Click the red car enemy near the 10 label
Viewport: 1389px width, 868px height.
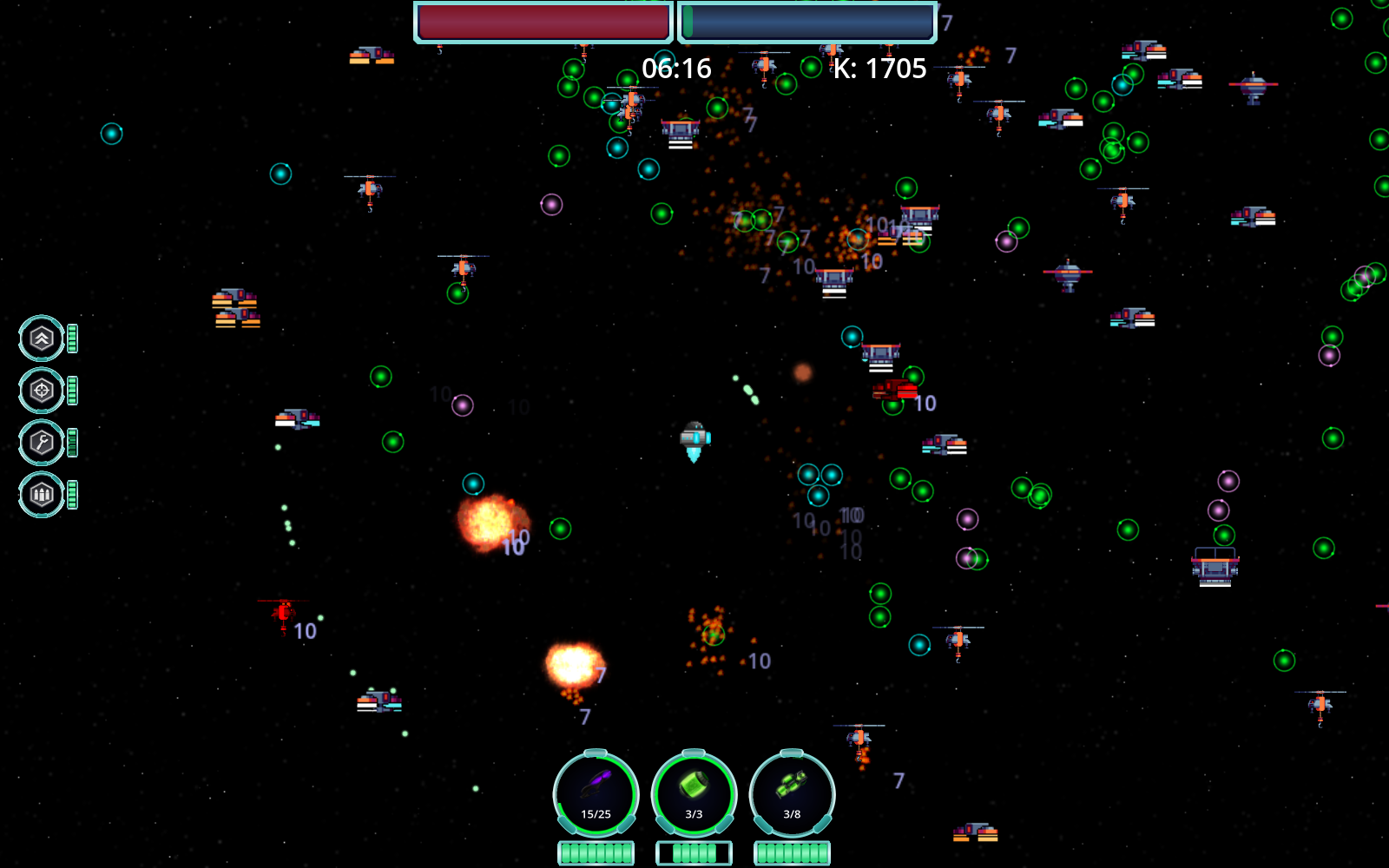click(x=893, y=389)
